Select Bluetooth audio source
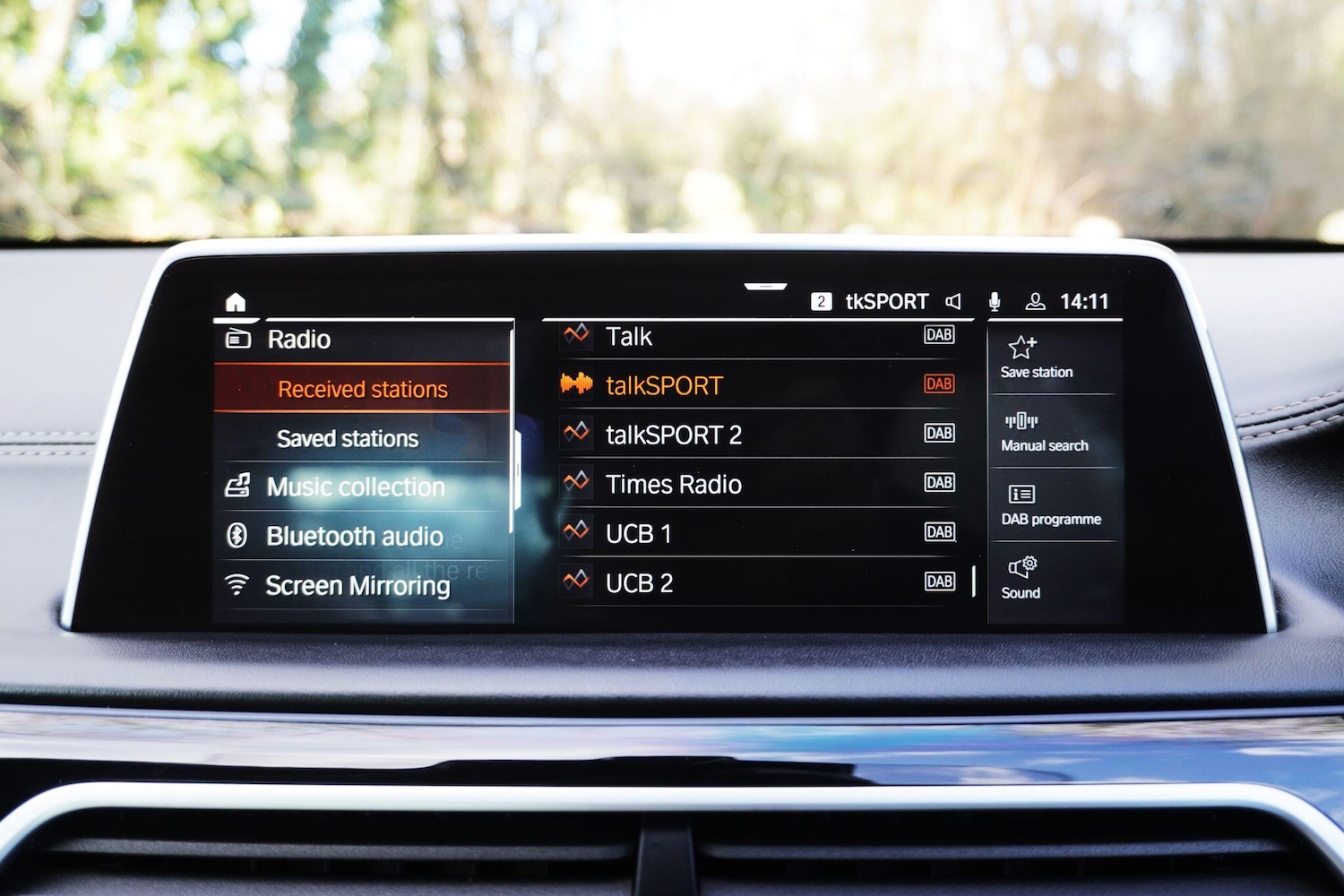This screenshot has height=896, width=1344. pyautogui.click(x=354, y=536)
